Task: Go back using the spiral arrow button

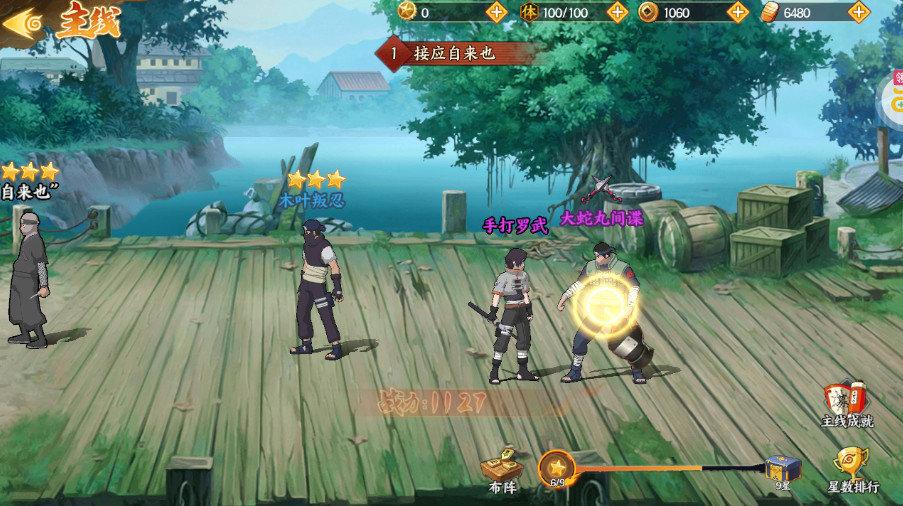Action: tap(25, 22)
